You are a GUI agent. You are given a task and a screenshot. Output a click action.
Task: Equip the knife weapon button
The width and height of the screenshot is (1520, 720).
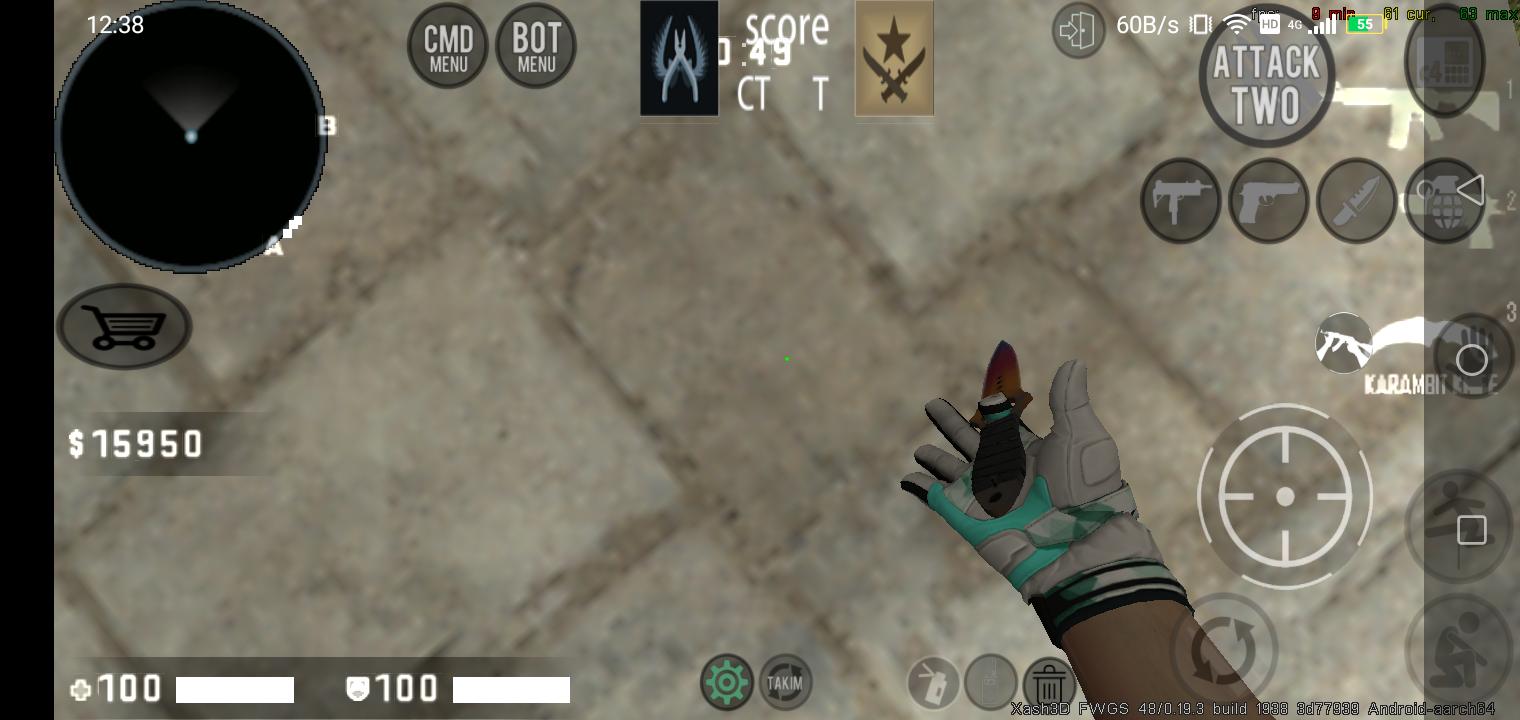coord(1356,200)
